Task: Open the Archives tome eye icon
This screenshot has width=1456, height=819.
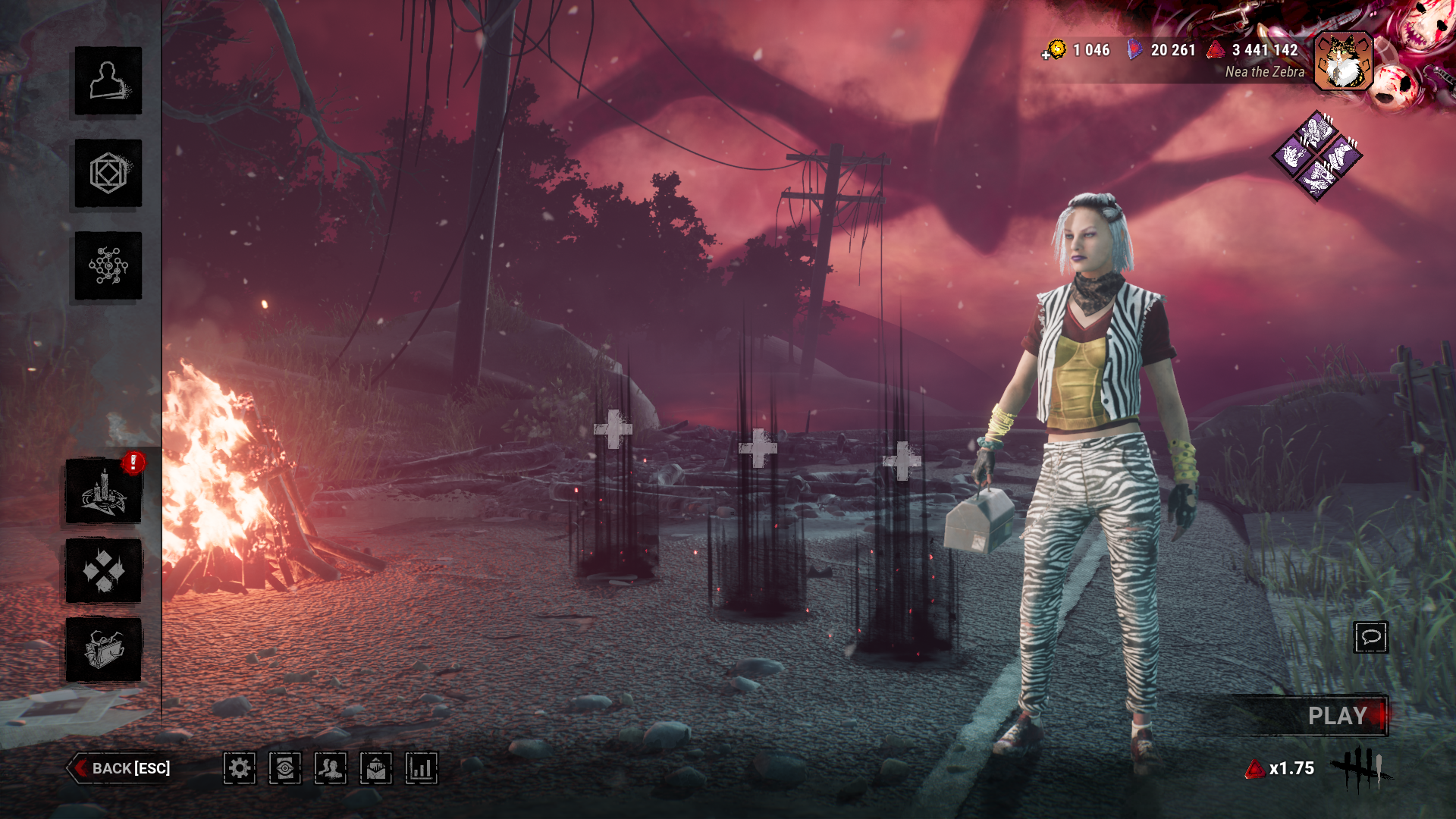Action: pos(284,769)
